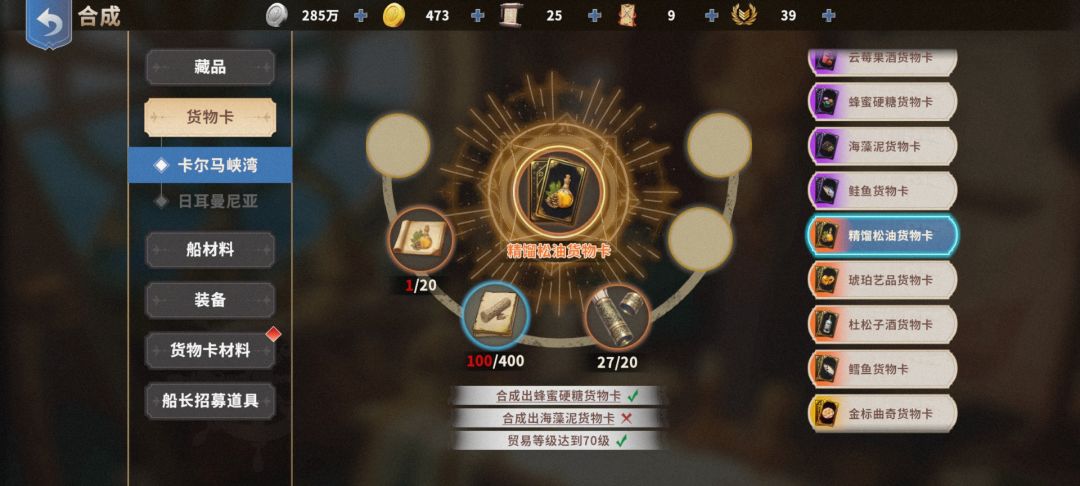This screenshot has width=1080, height=486.
Task: Add more silver coins with the plus
Action: click(361, 16)
